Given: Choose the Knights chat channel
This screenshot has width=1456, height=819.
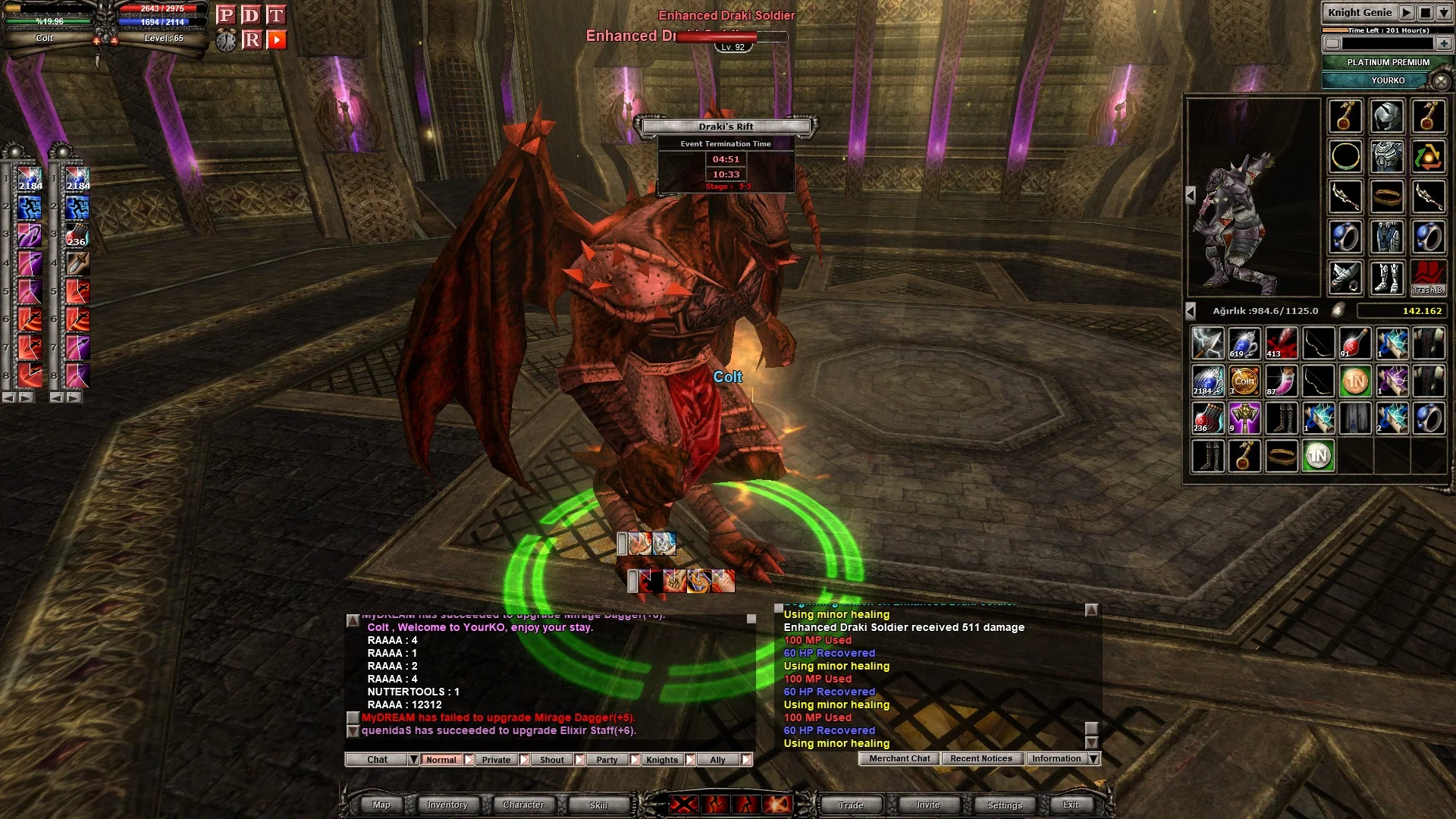Looking at the screenshot, I should (x=662, y=760).
